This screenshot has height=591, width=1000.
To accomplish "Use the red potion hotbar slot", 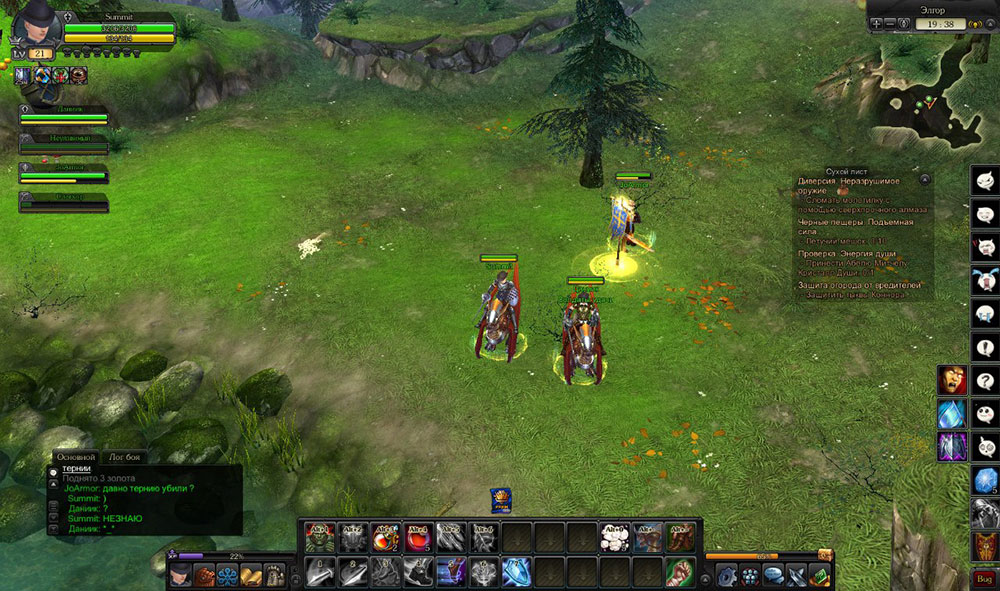I will click(x=418, y=538).
